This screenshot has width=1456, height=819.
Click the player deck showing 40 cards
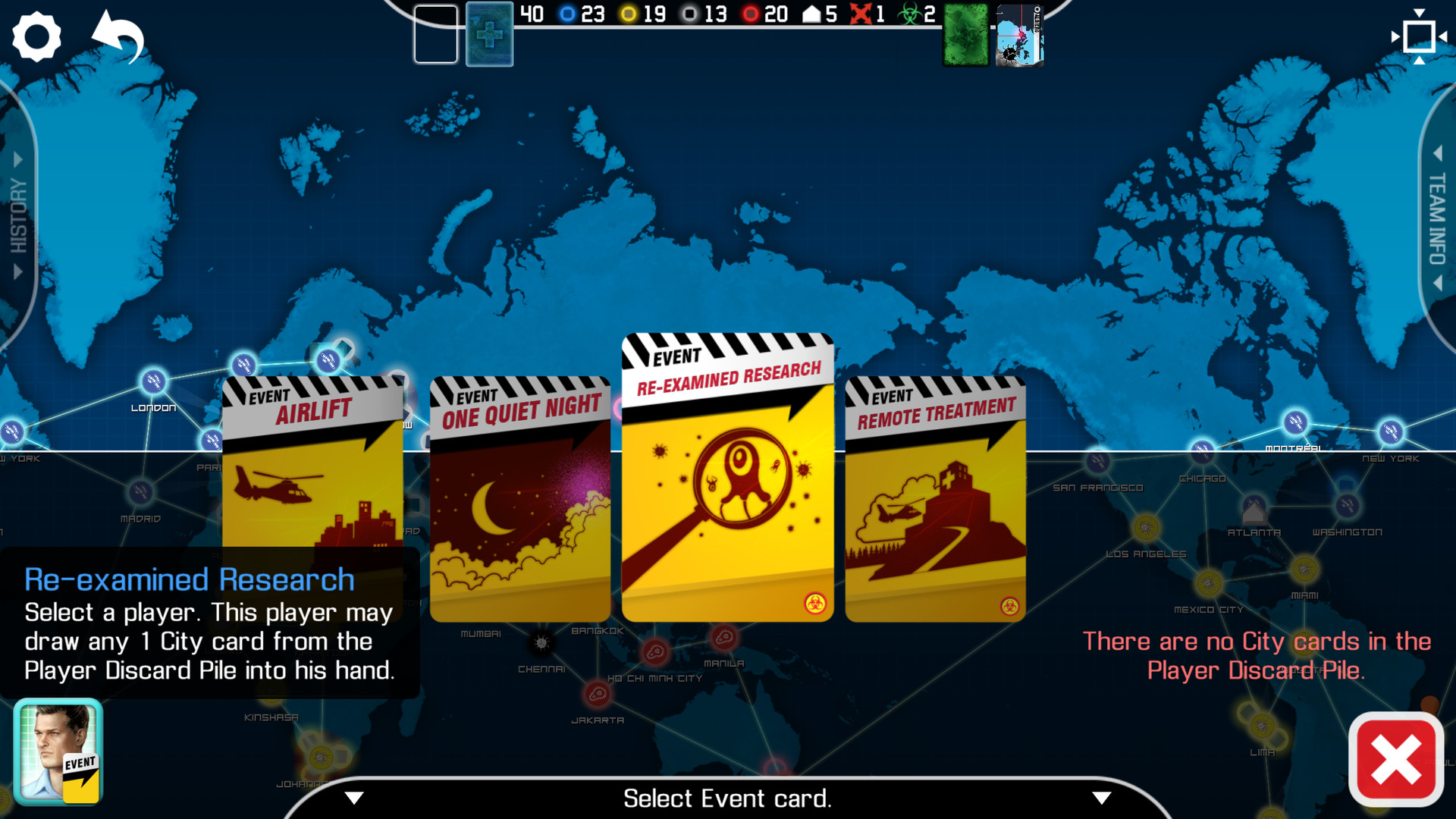pos(489,34)
